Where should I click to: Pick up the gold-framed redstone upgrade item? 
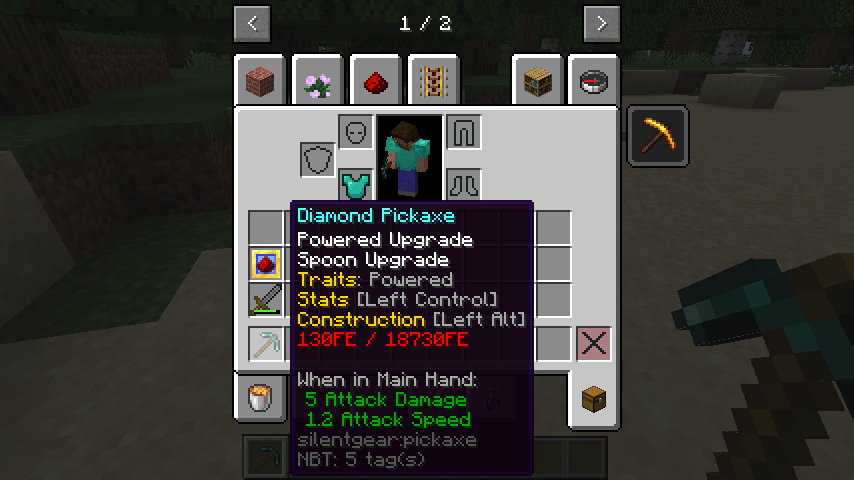pos(265,264)
